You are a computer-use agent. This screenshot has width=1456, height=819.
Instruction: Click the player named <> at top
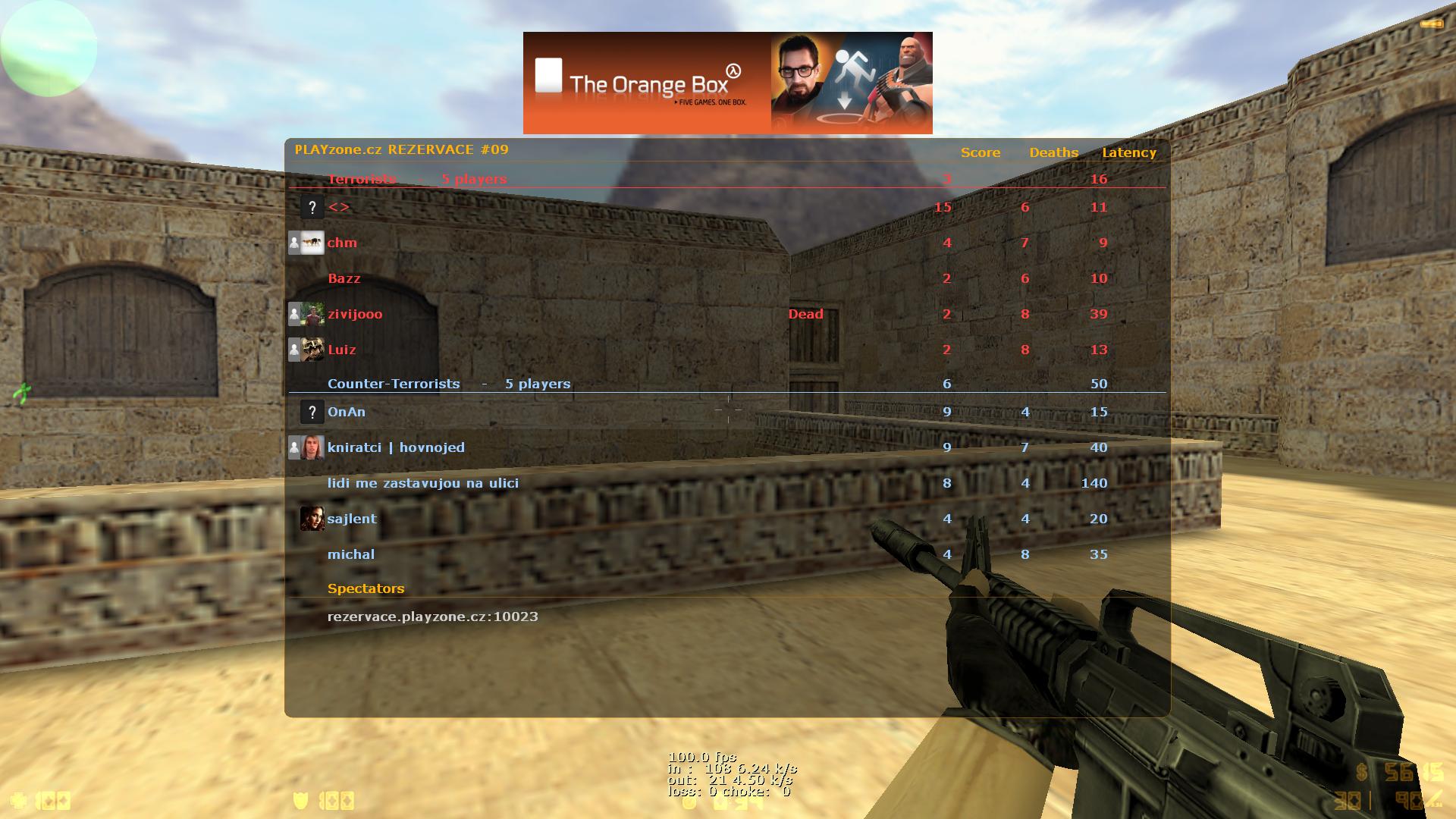[339, 207]
